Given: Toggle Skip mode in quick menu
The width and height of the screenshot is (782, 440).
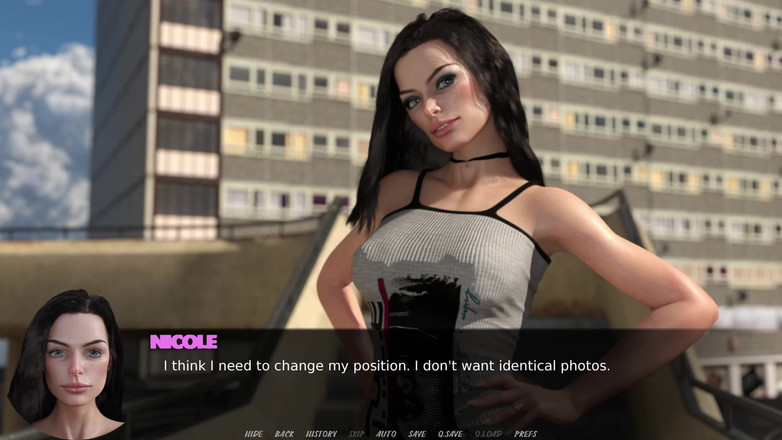Looking at the screenshot, I should coord(356,434).
